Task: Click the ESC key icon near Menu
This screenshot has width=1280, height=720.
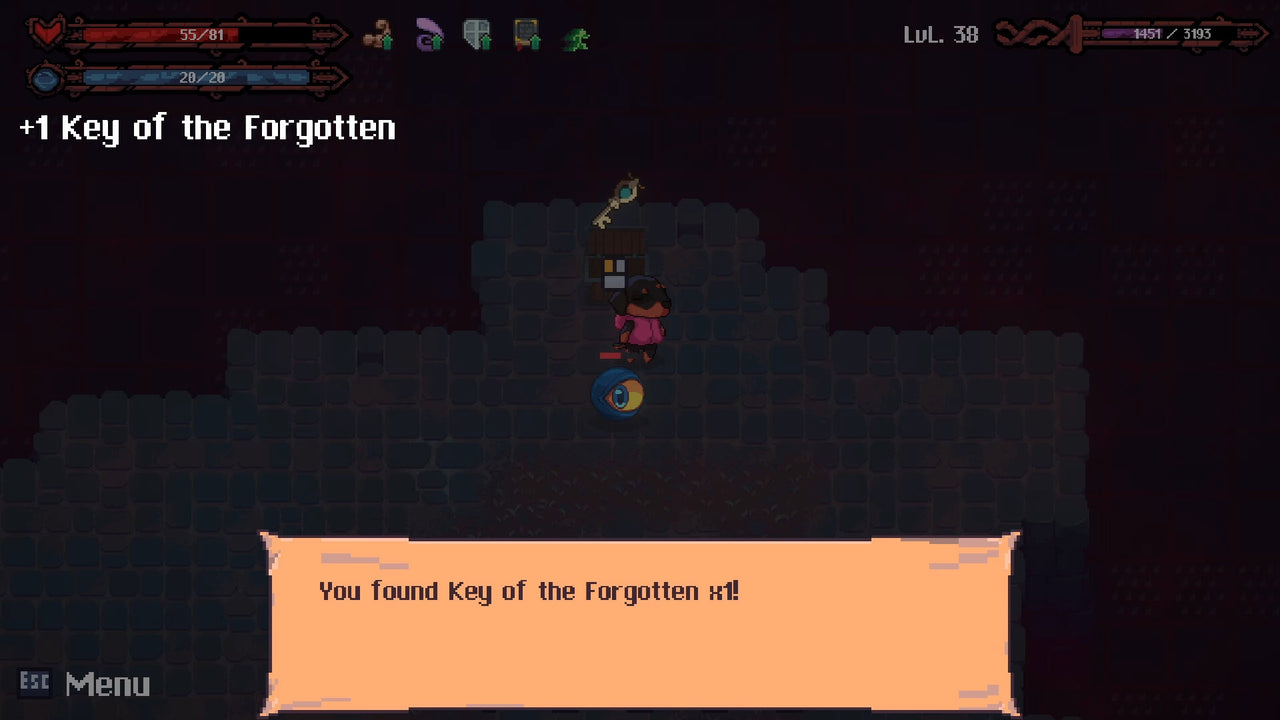Action: click(x=35, y=685)
